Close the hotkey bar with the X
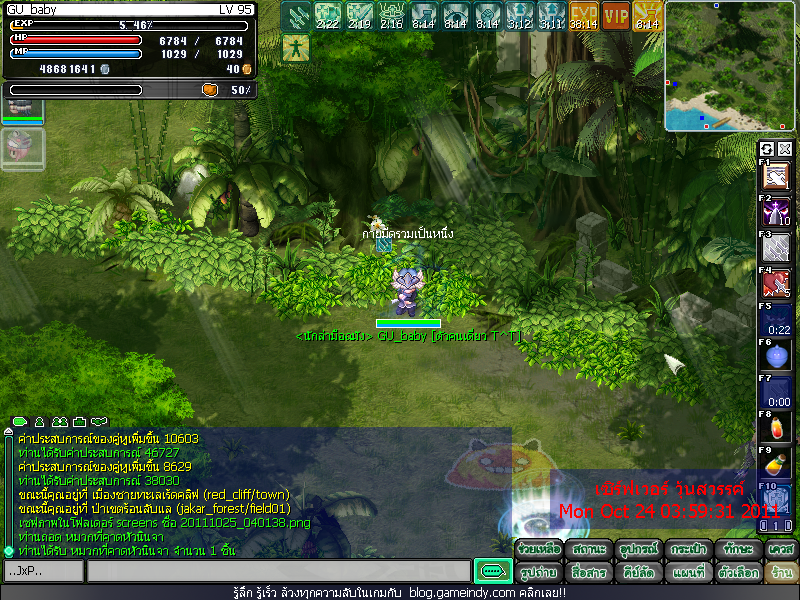The width and height of the screenshot is (800, 600). click(x=785, y=149)
